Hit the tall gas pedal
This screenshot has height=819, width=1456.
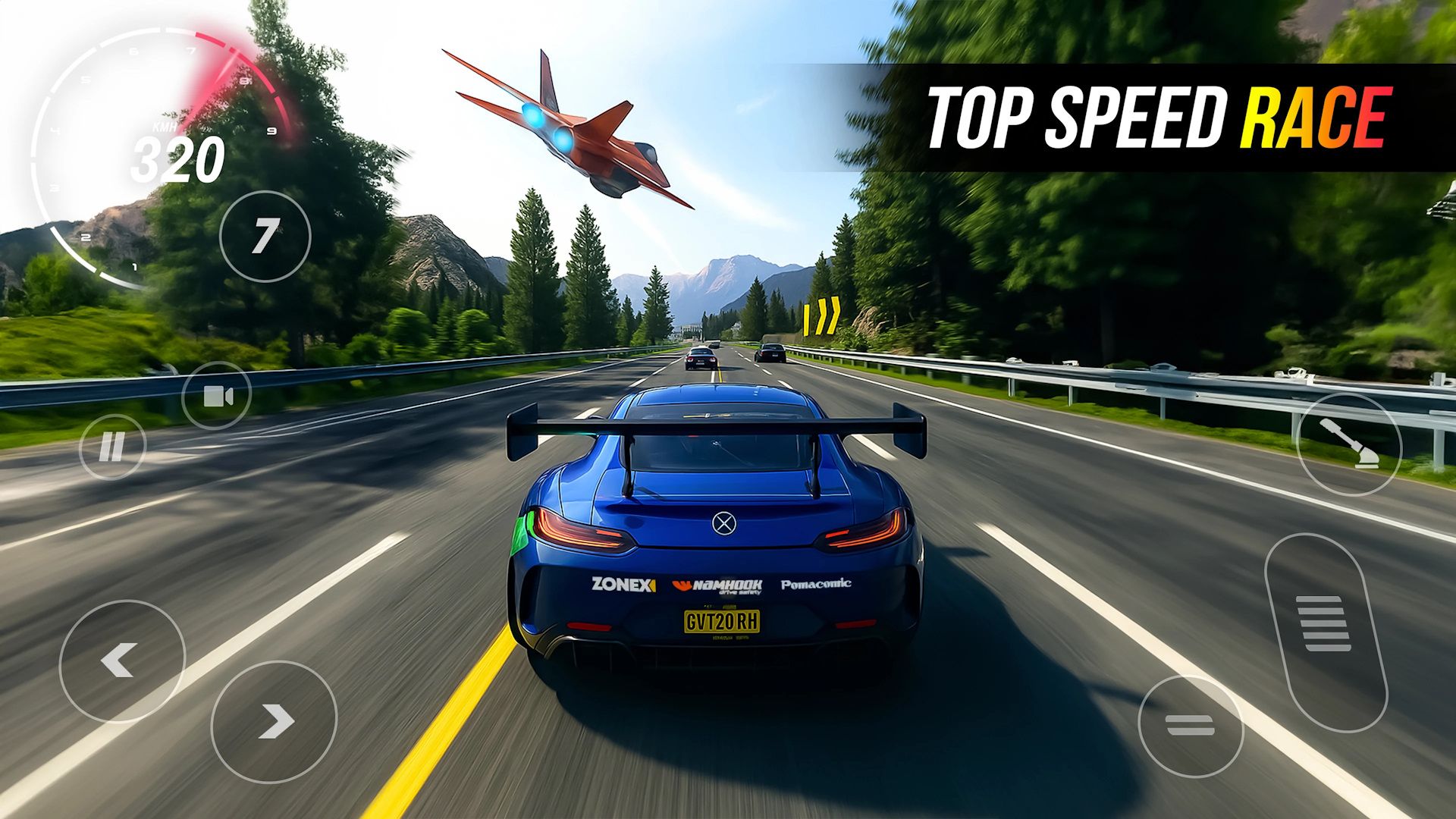click(1325, 632)
